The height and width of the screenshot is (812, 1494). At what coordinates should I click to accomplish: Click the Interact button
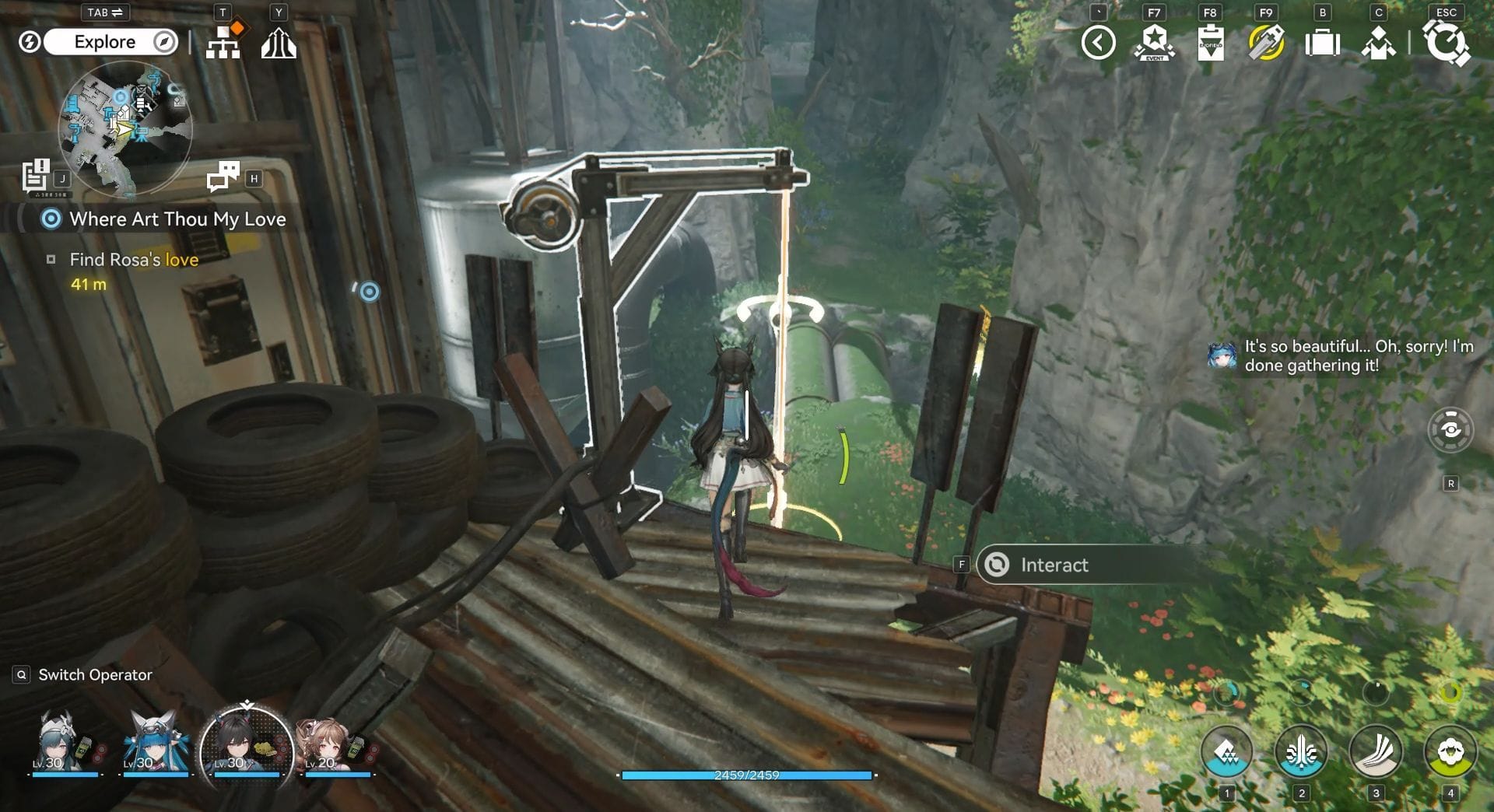(x=1054, y=565)
